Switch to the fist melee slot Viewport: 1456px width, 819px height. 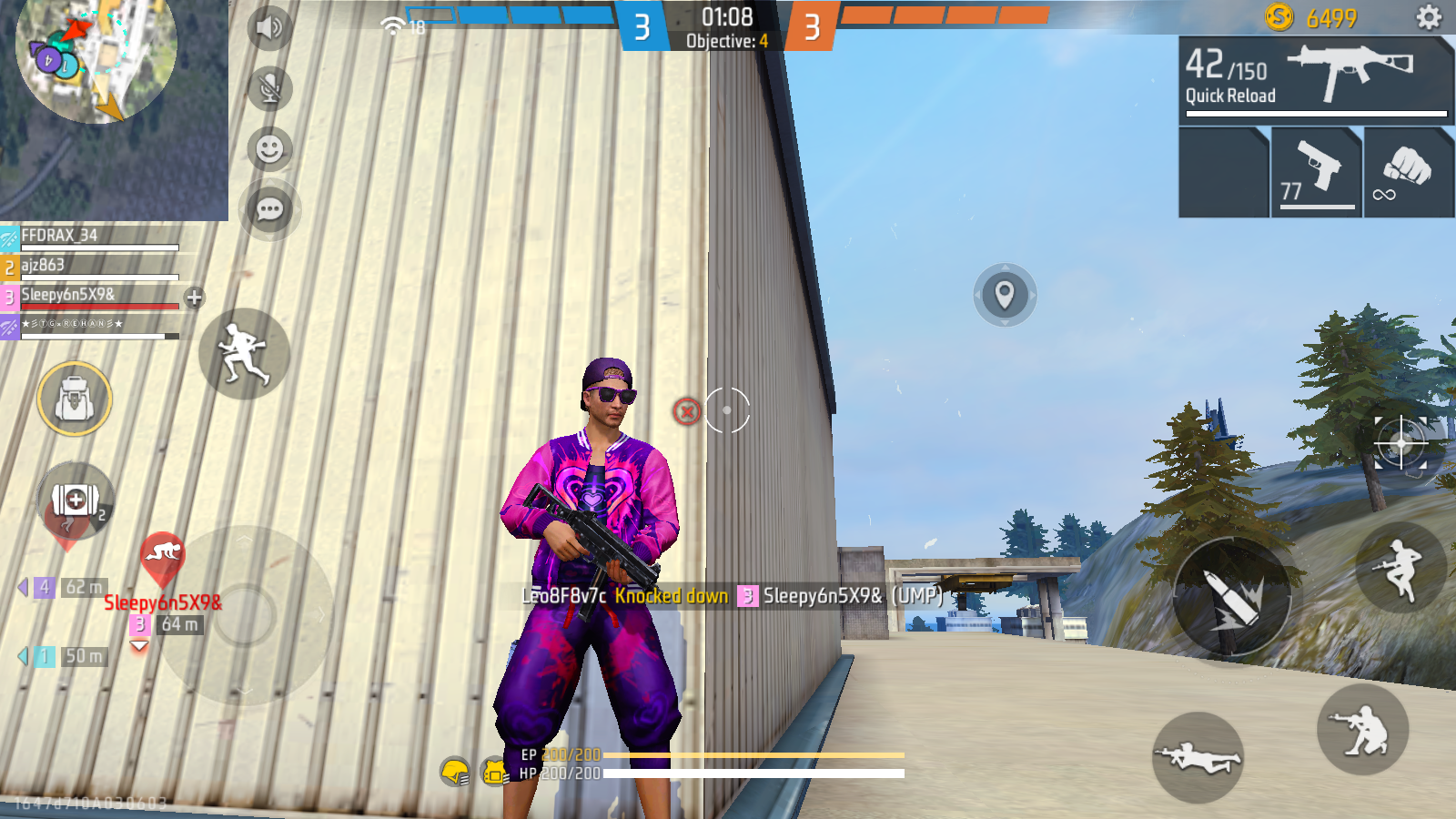(x=1409, y=171)
